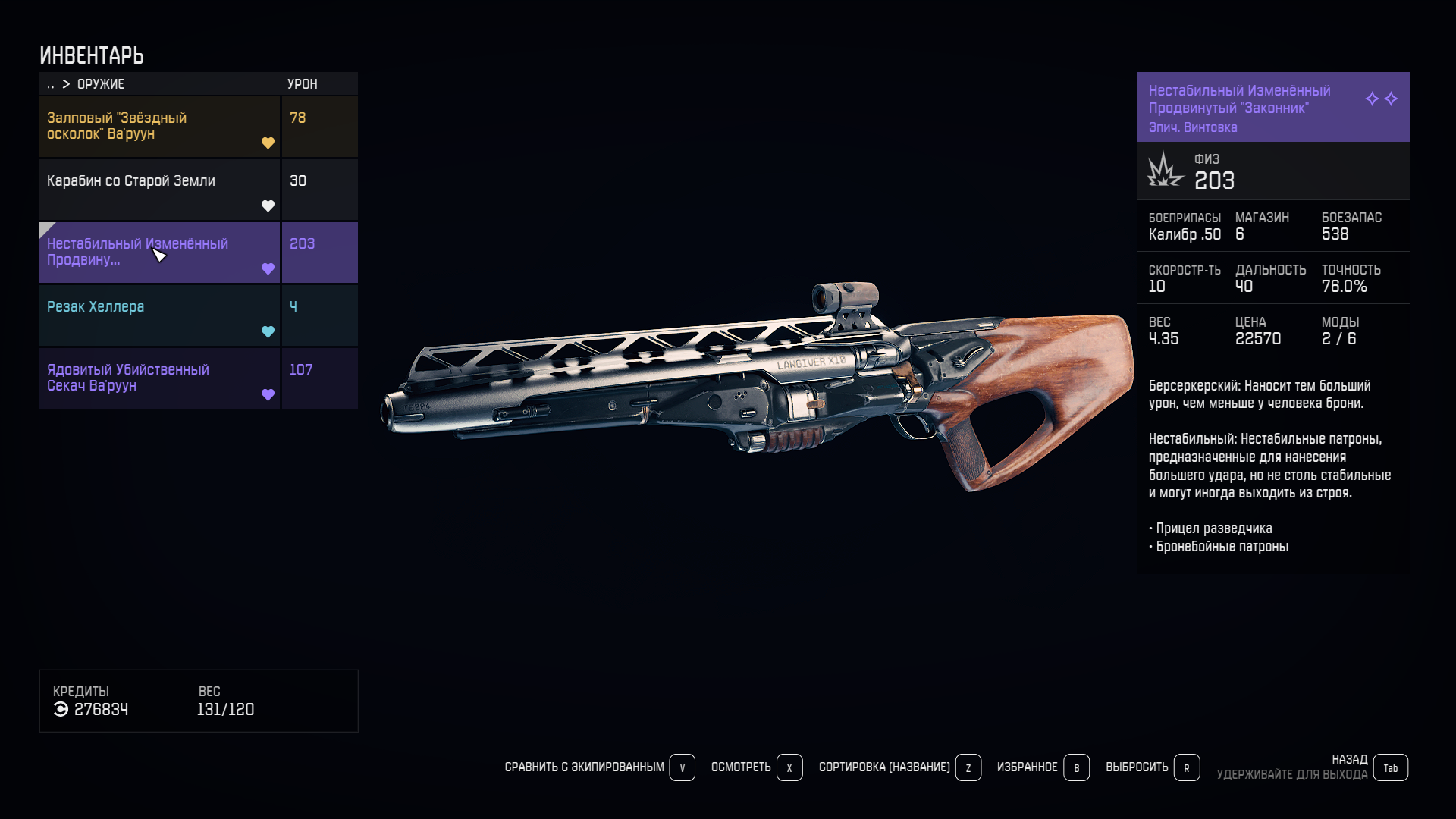Screen dimensions: 1456x819
Task: Go back via the '..' breadcrumb
Action: click(x=51, y=84)
